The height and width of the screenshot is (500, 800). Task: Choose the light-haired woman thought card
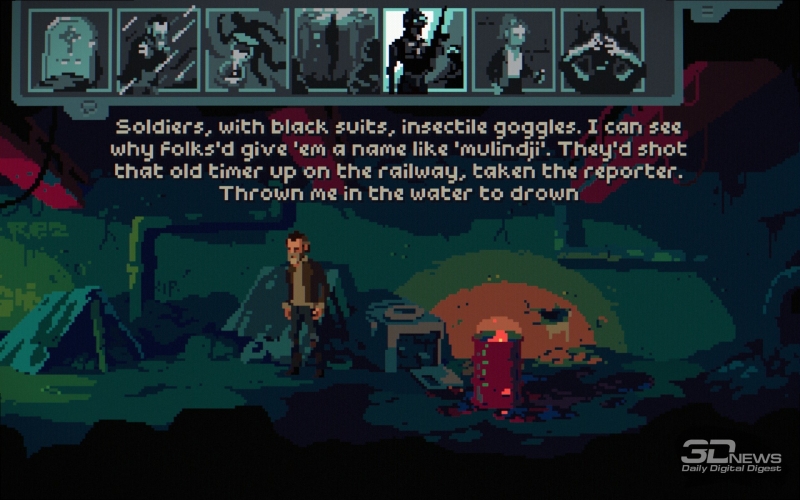point(513,52)
